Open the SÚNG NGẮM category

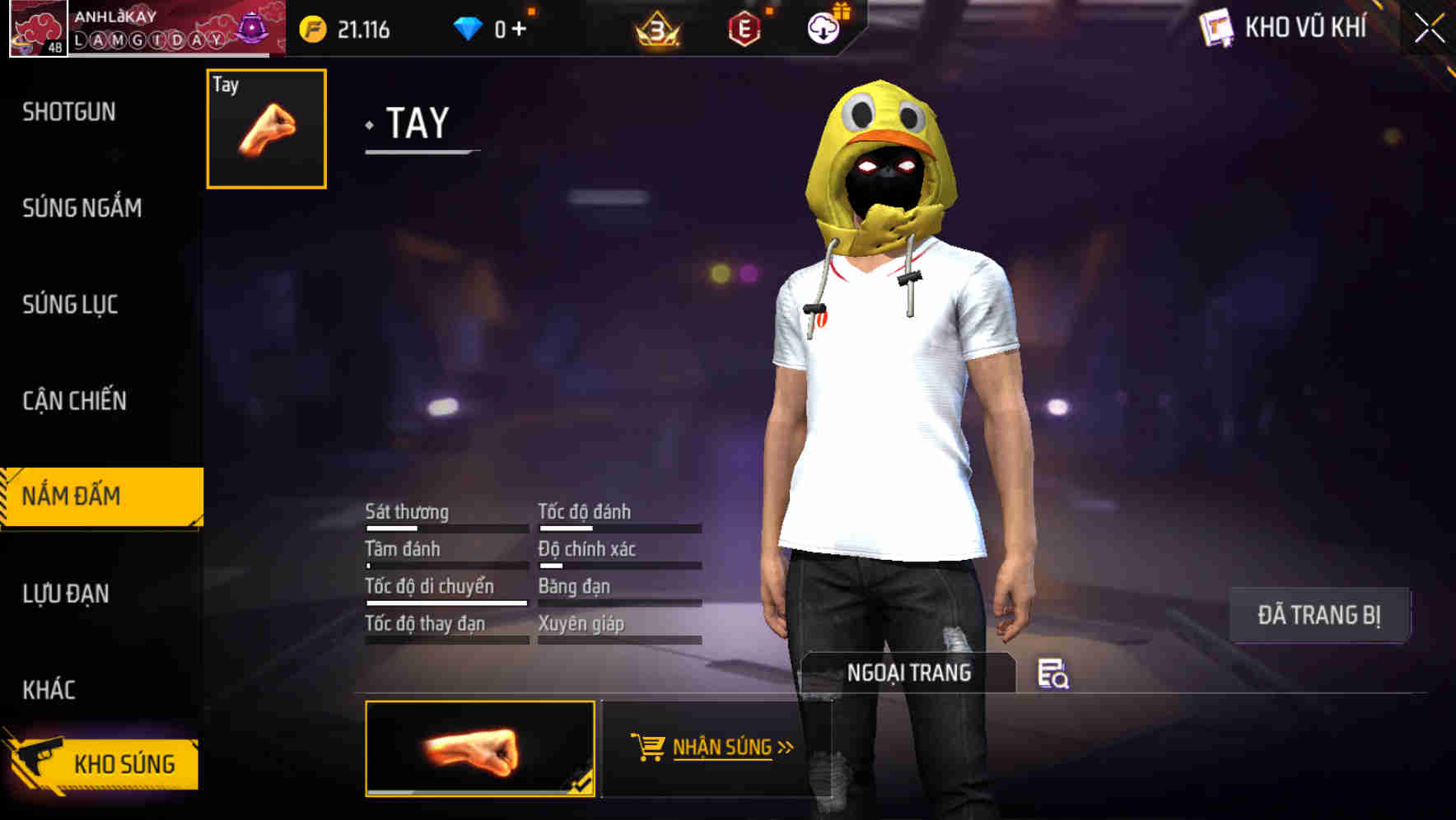[x=82, y=208]
